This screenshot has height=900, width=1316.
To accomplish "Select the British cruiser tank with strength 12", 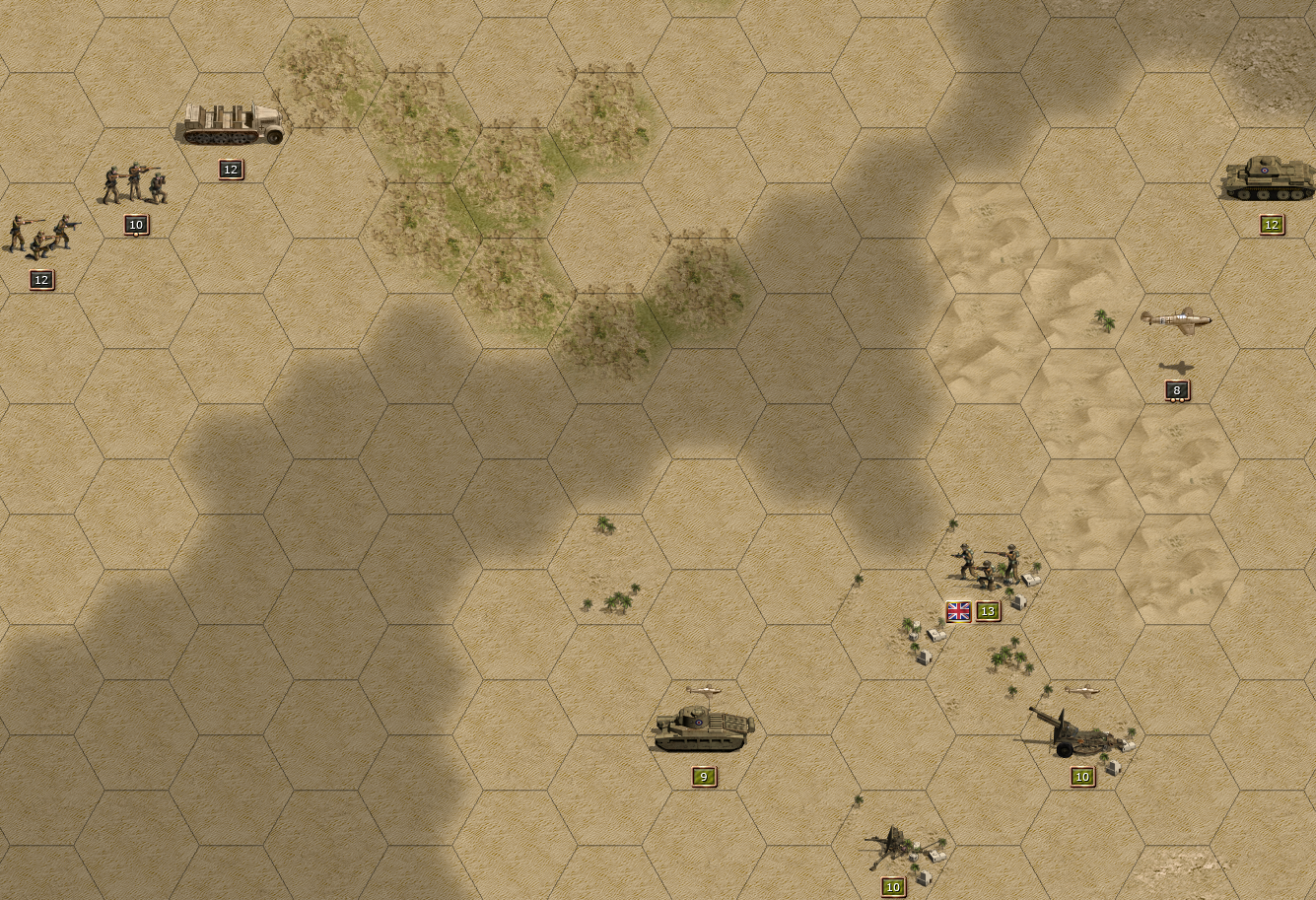I will pyautogui.click(x=1268, y=179).
